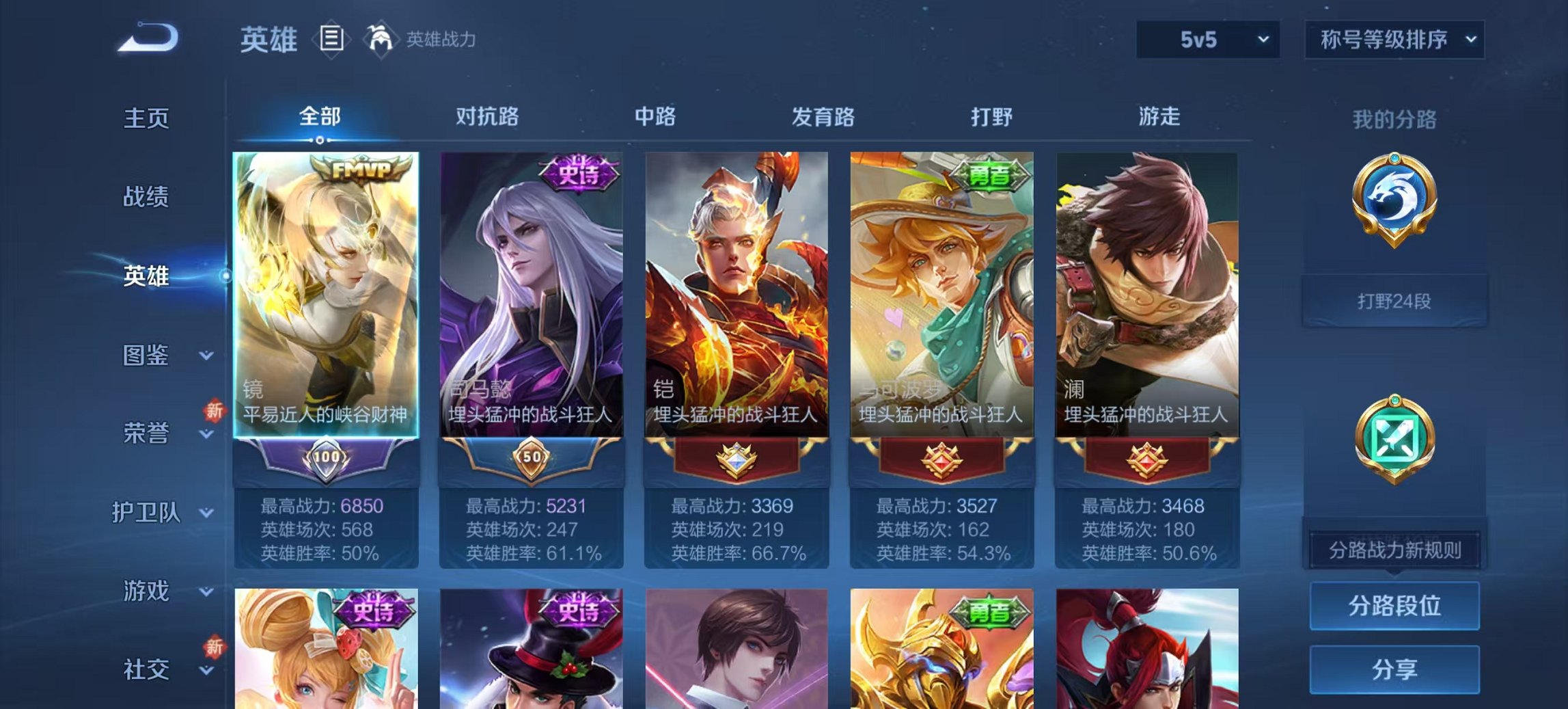Open the 战绩 page from the sidebar

tap(147, 198)
